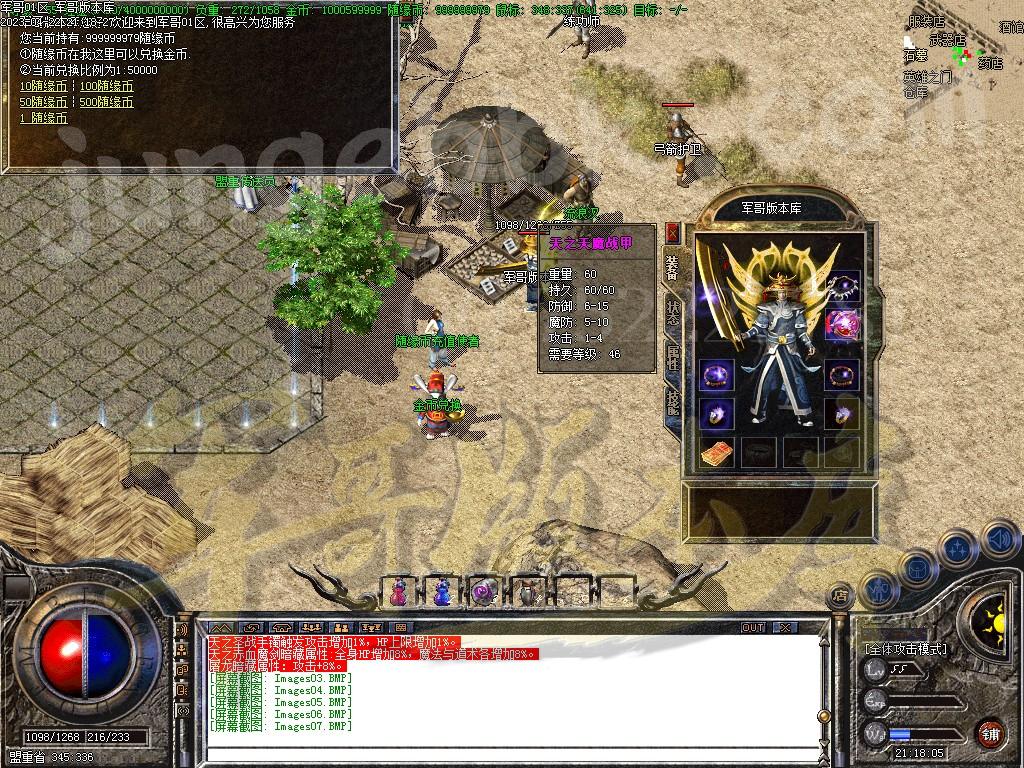Viewport: 1024px width, 768px height.
Task: Show the 技能 skills tab
Action: (x=673, y=402)
